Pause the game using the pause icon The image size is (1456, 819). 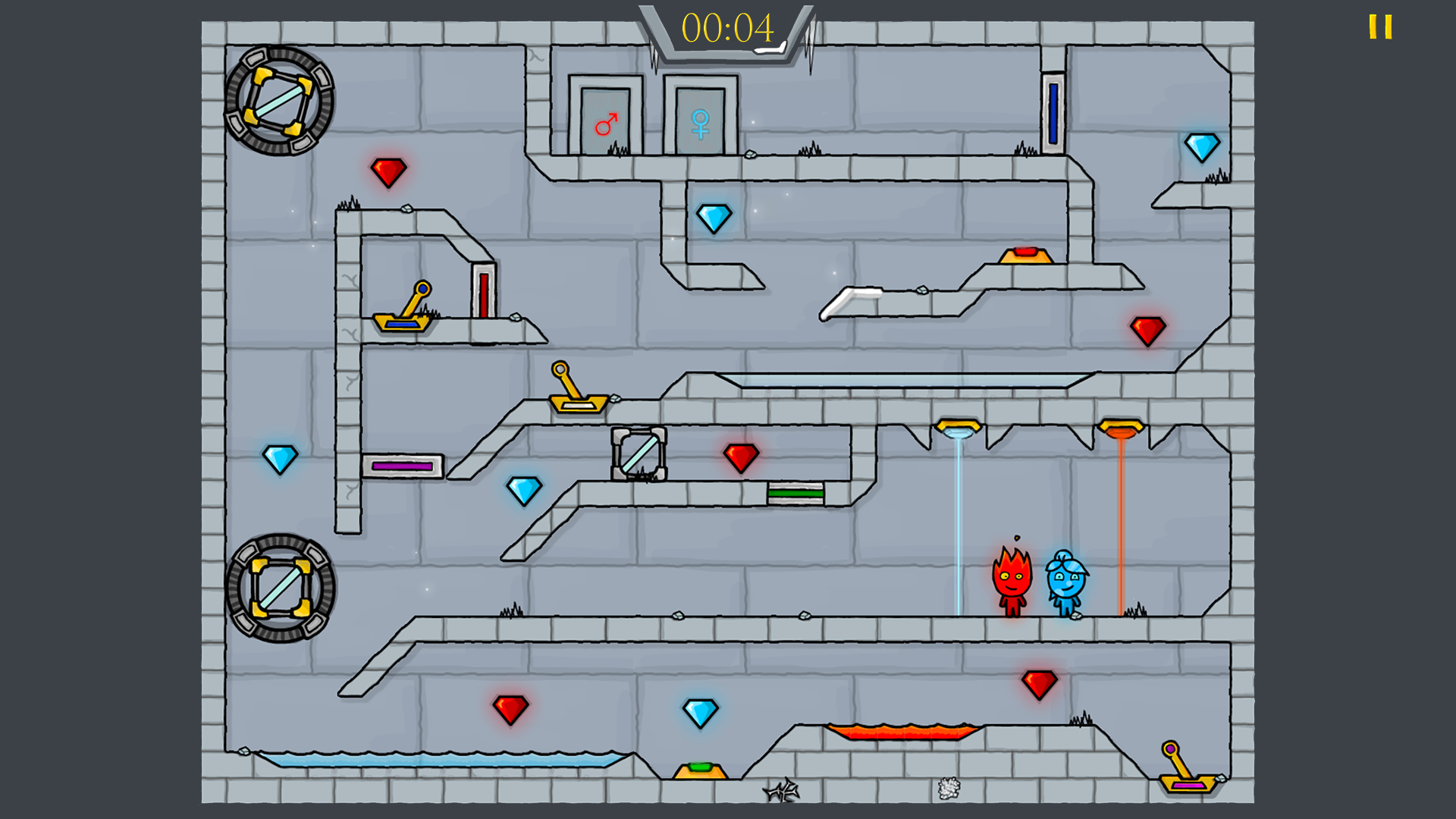click(1381, 28)
